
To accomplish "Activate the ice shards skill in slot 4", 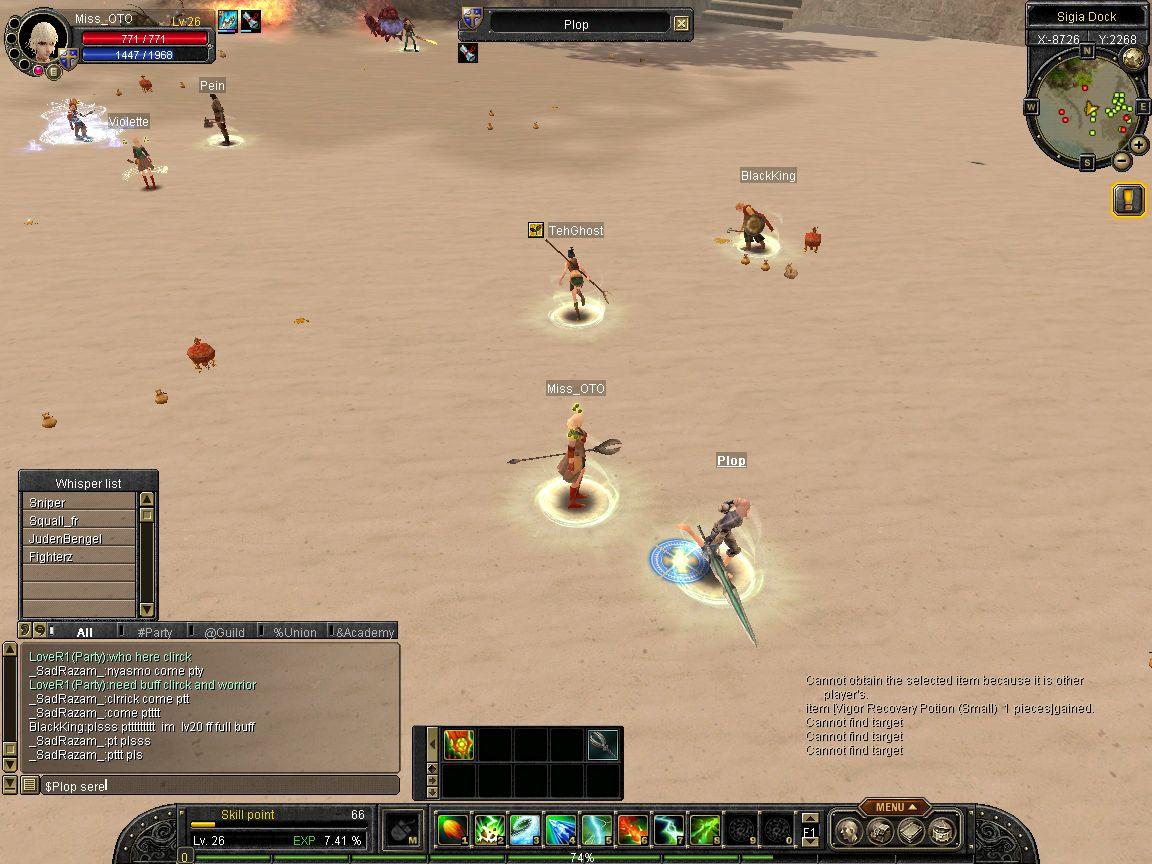I will coord(561,829).
